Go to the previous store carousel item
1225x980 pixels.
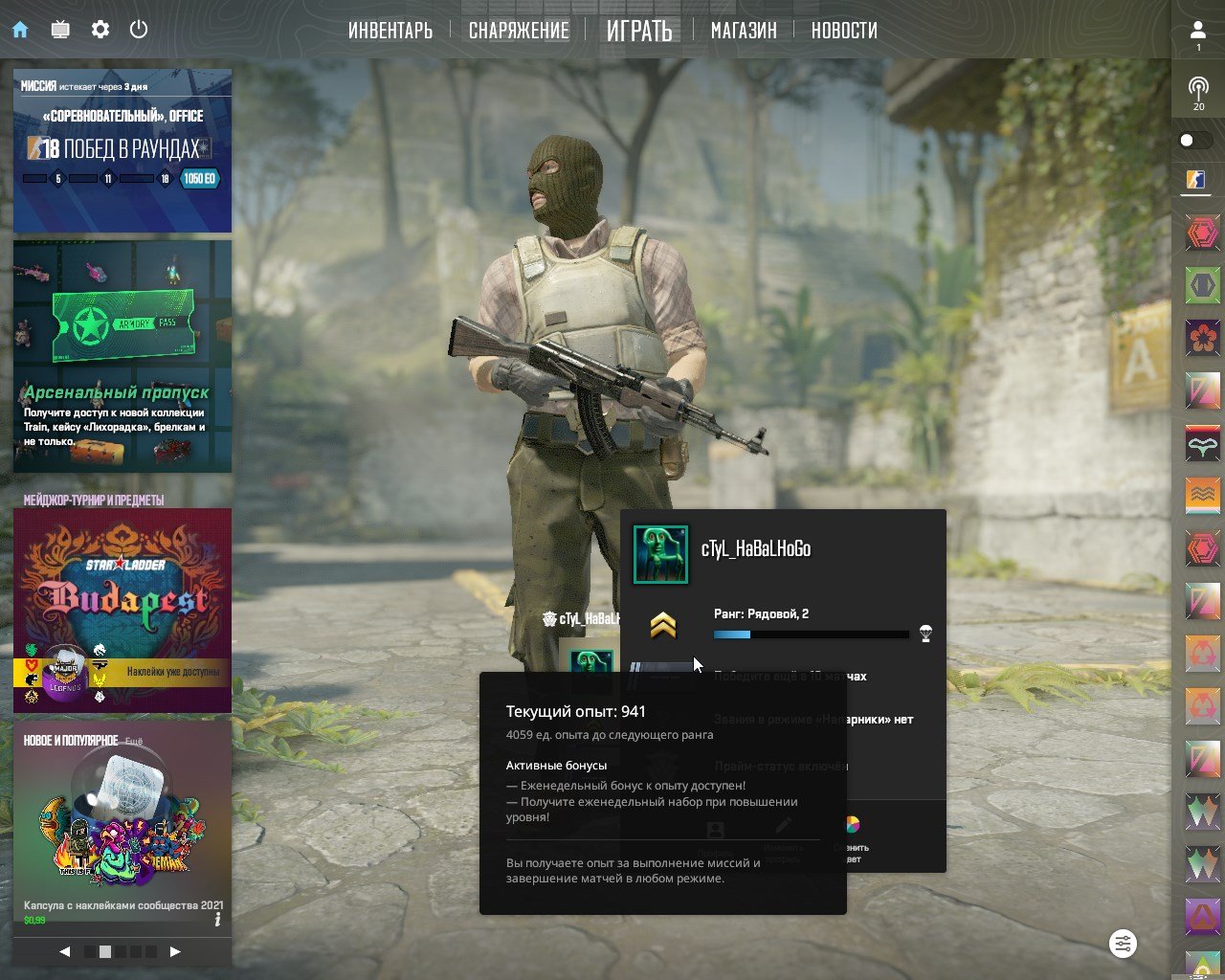click(x=65, y=951)
